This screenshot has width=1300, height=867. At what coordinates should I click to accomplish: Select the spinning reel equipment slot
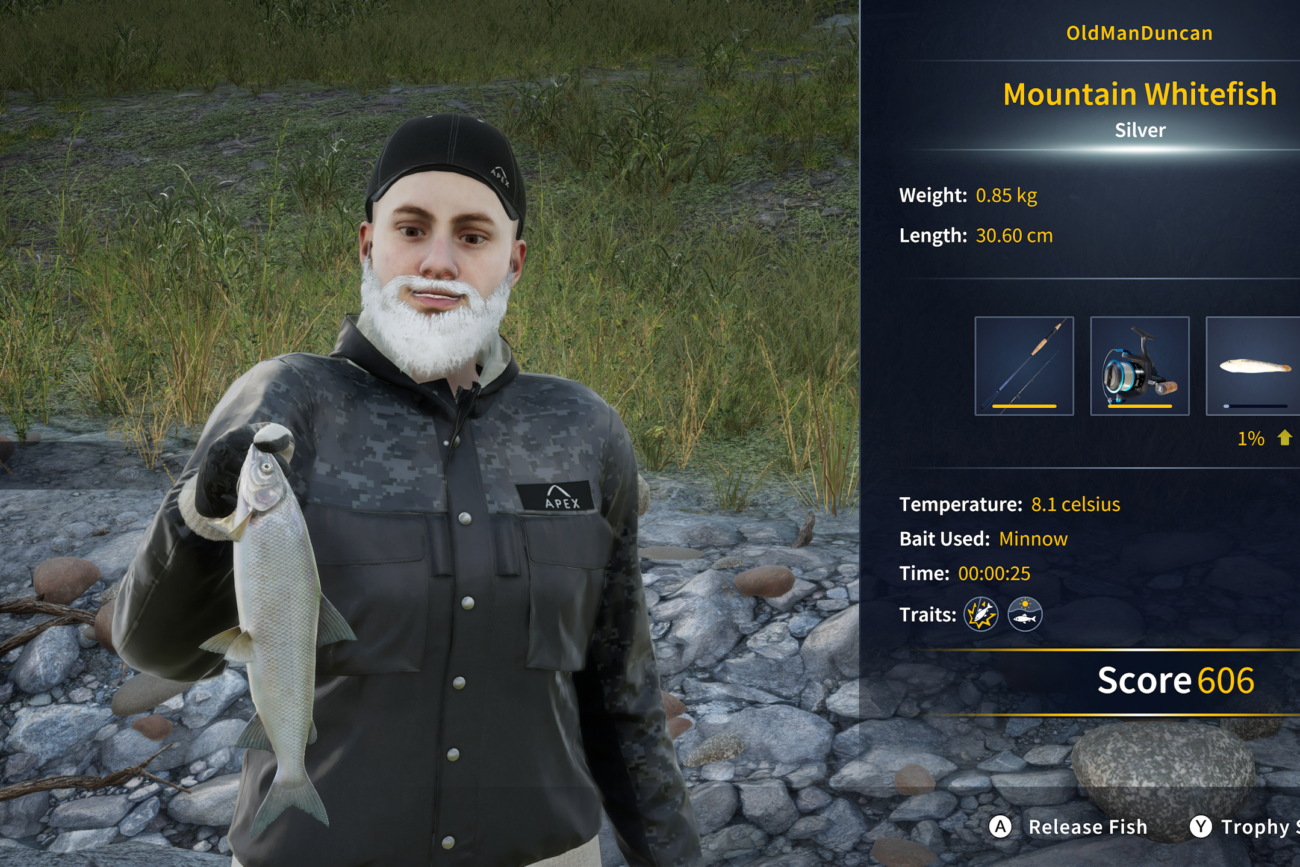tap(1139, 366)
